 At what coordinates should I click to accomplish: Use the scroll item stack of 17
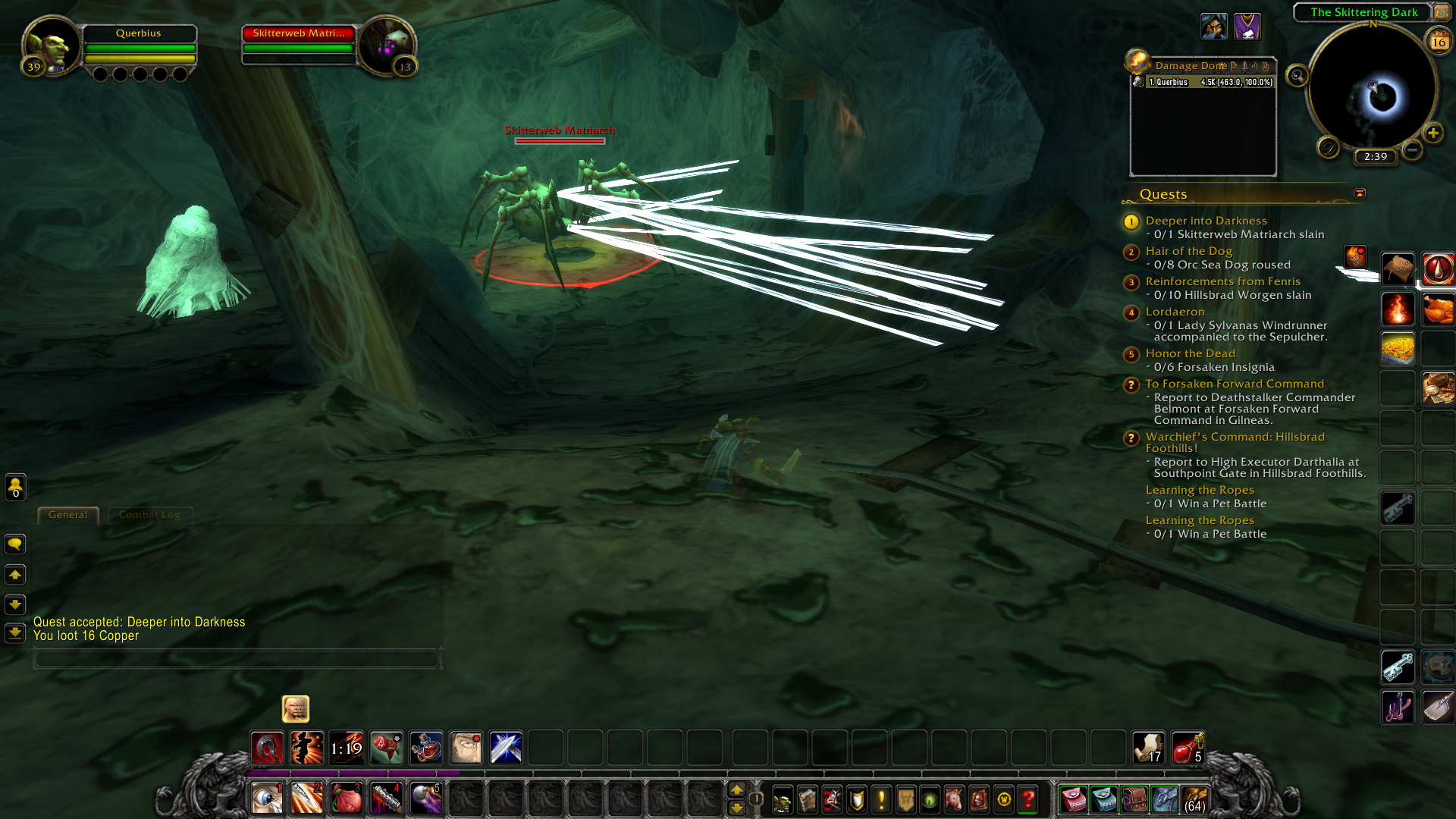(x=1148, y=748)
